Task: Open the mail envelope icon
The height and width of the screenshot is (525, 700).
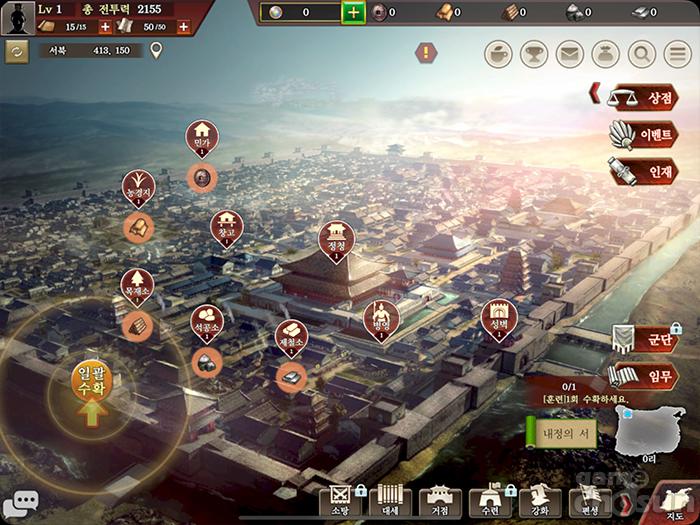Action: 570,54
